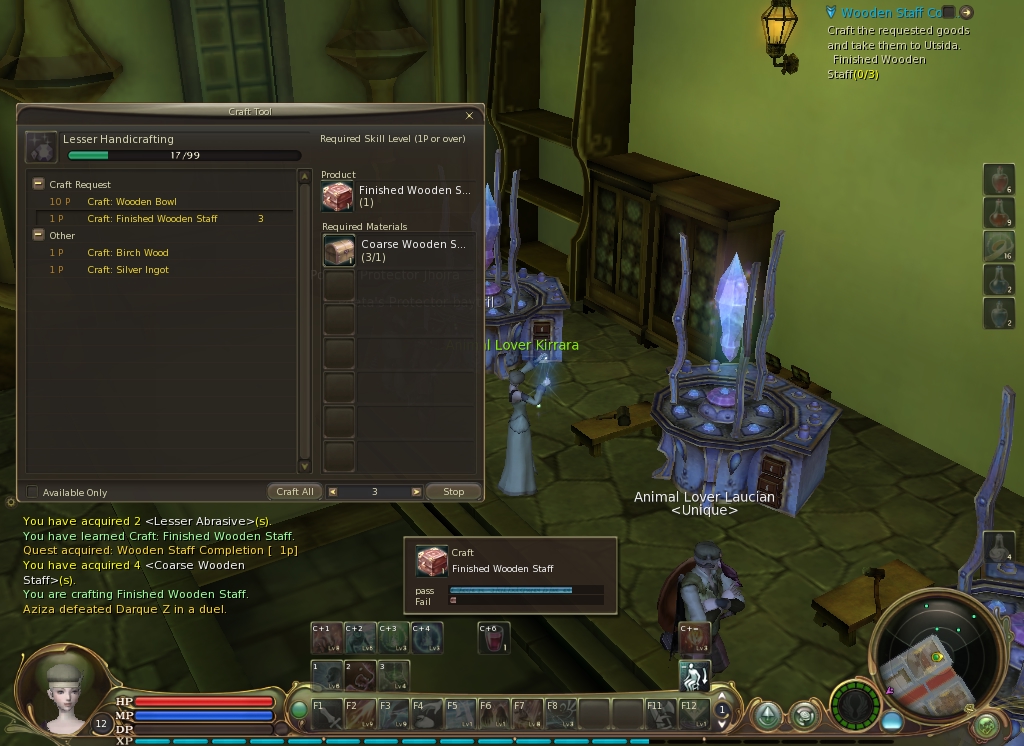Image resolution: width=1024 pixels, height=746 pixels.
Task: Collapse the Craft Request category
Action: [38, 184]
